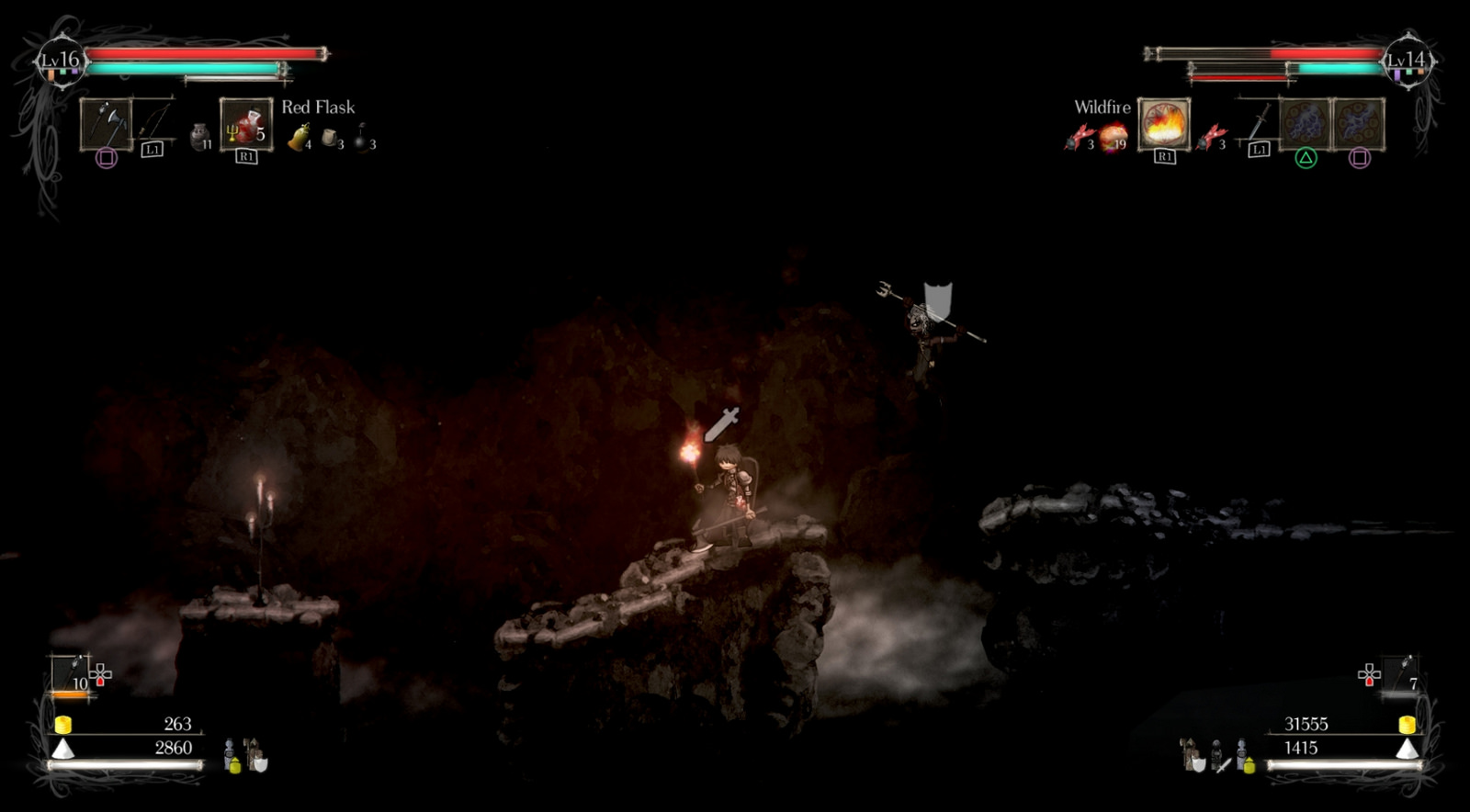Select player two's torch slot with count 7
The width and height of the screenshot is (1470, 812).
(x=1402, y=673)
